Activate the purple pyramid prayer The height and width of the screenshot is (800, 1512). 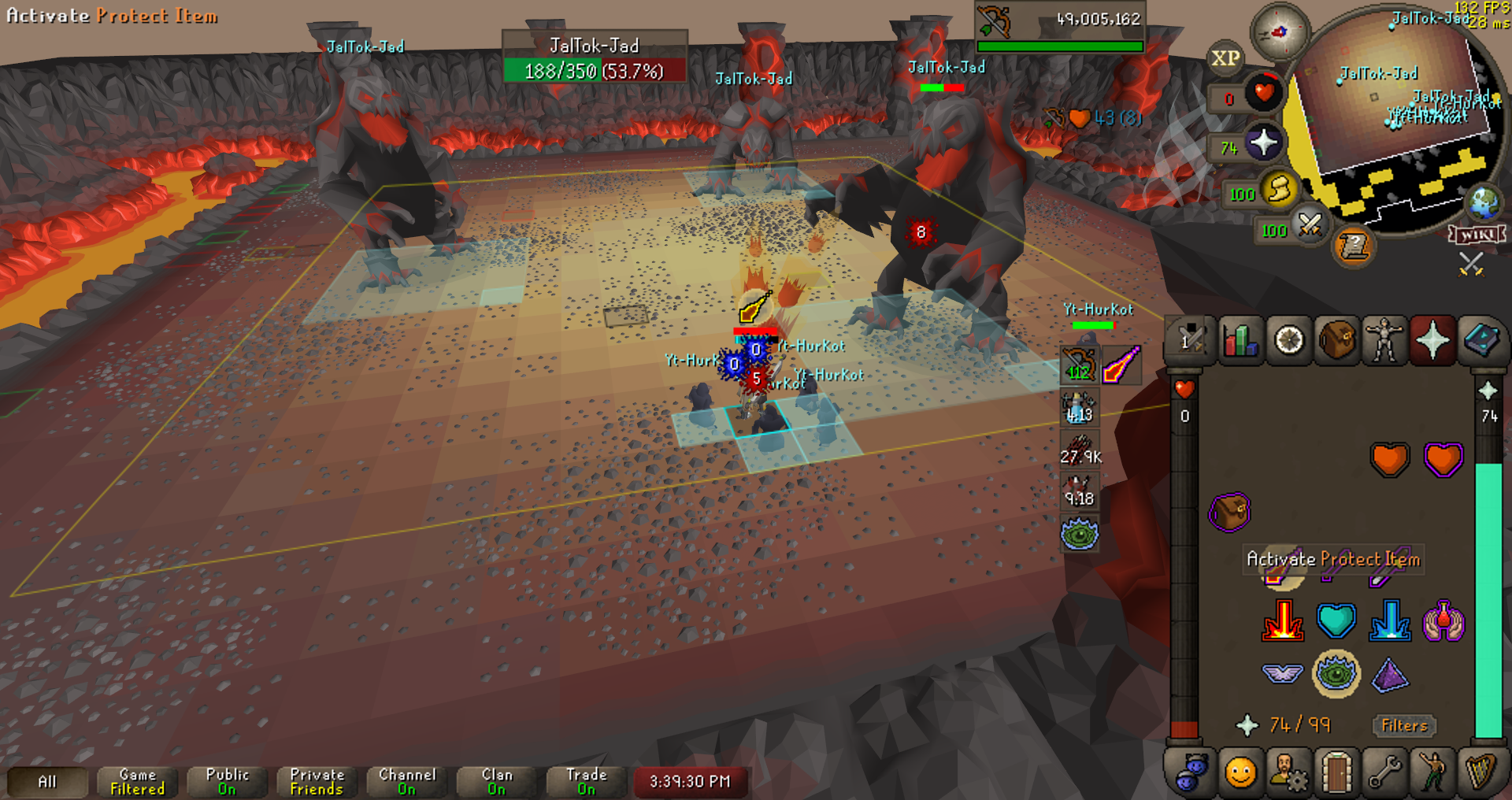[1389, 675]
